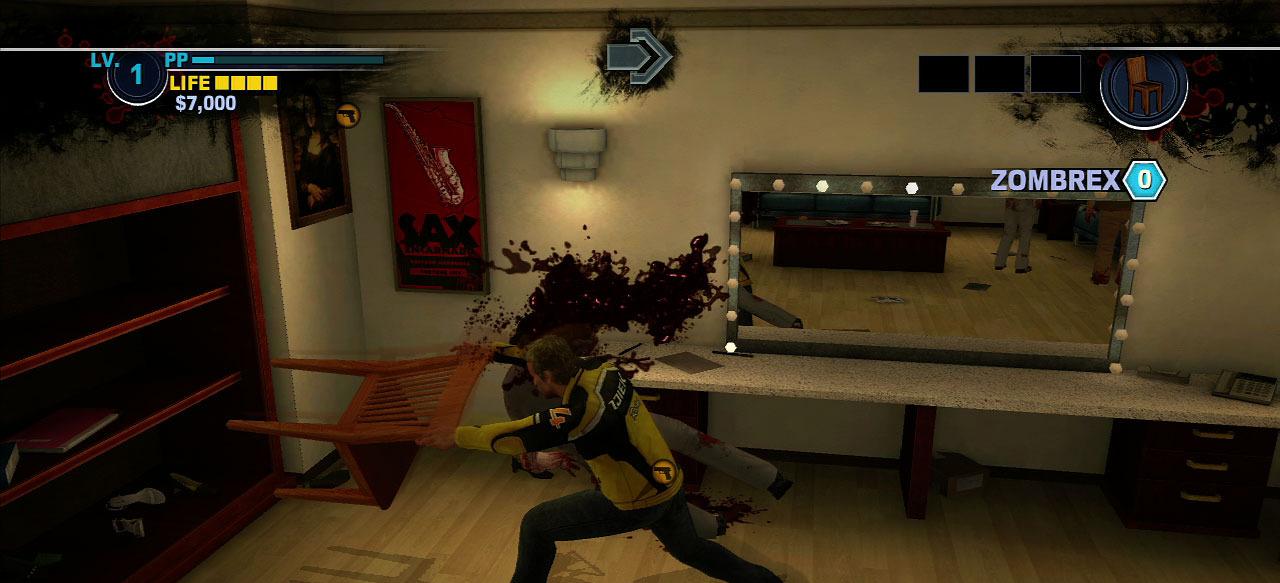Click the objective direction arrow

pyautogui.click(x=639, y=56)
